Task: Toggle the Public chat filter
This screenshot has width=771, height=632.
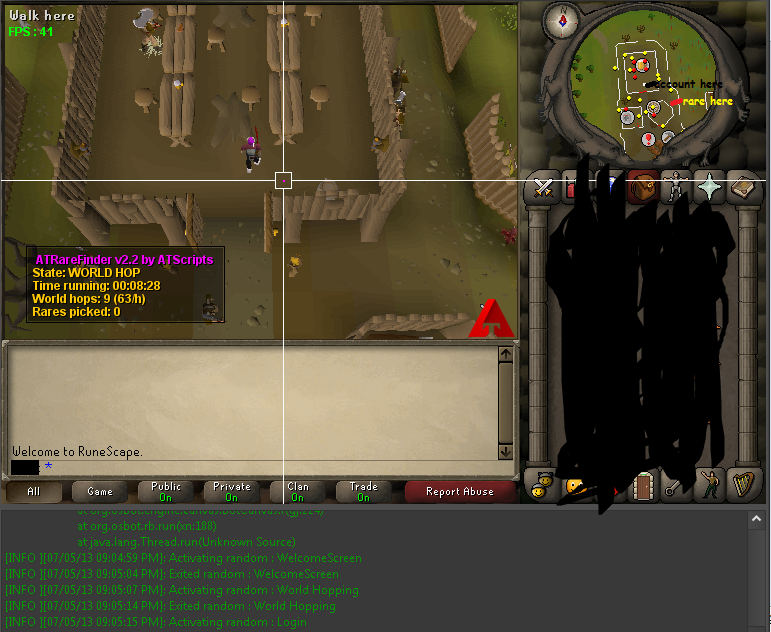Action: point(166,491)
